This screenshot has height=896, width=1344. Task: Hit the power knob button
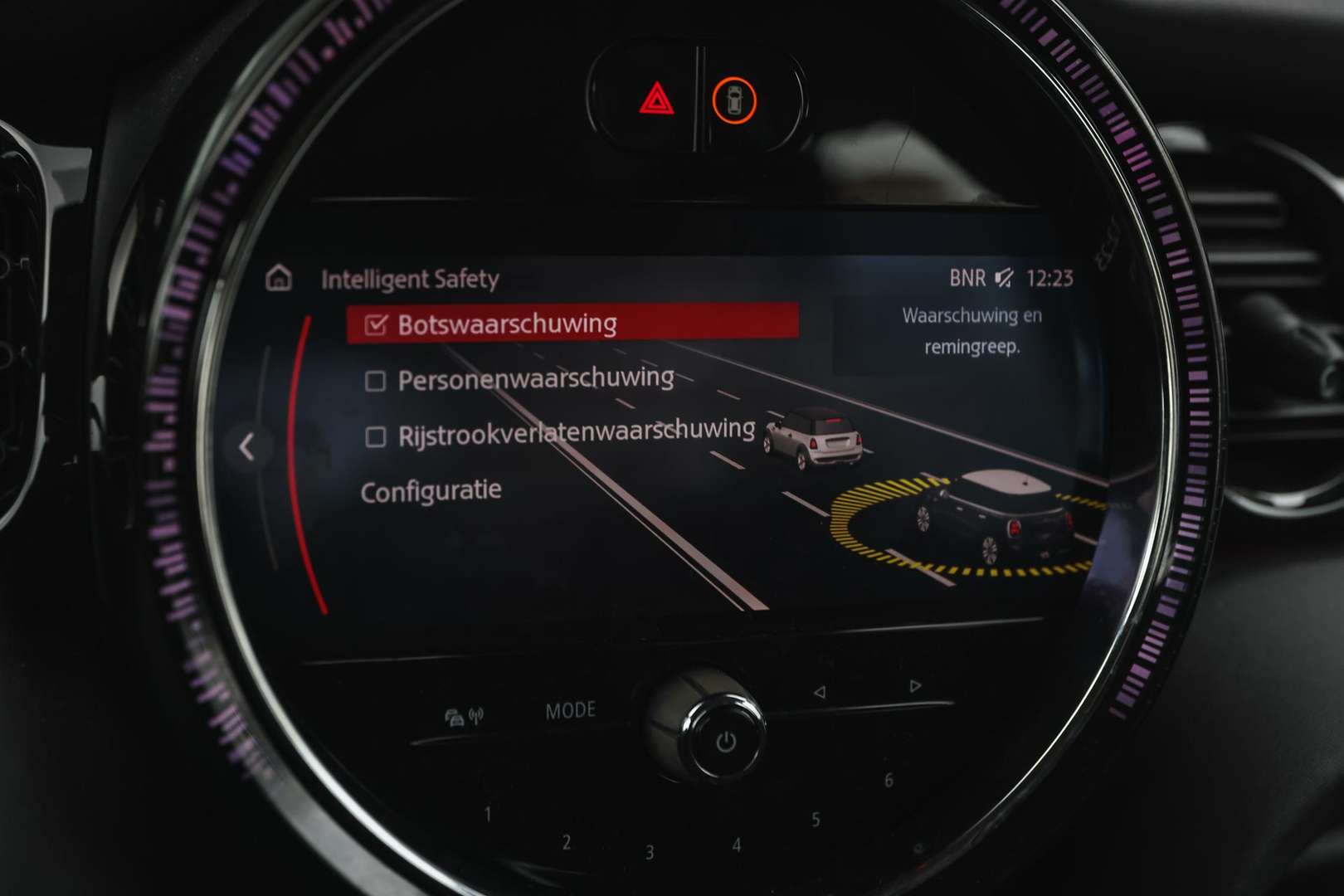click(x=725, y=741)
